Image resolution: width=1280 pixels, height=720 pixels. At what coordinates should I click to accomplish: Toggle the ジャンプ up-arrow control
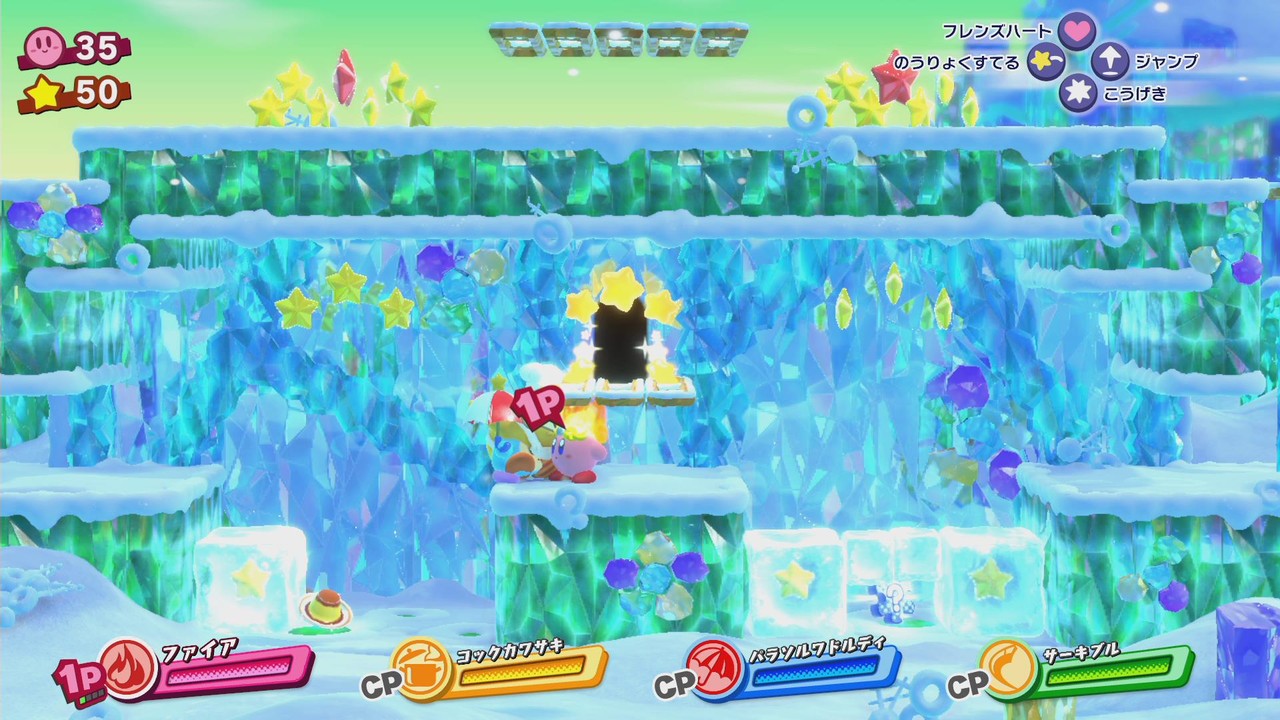1108,62
